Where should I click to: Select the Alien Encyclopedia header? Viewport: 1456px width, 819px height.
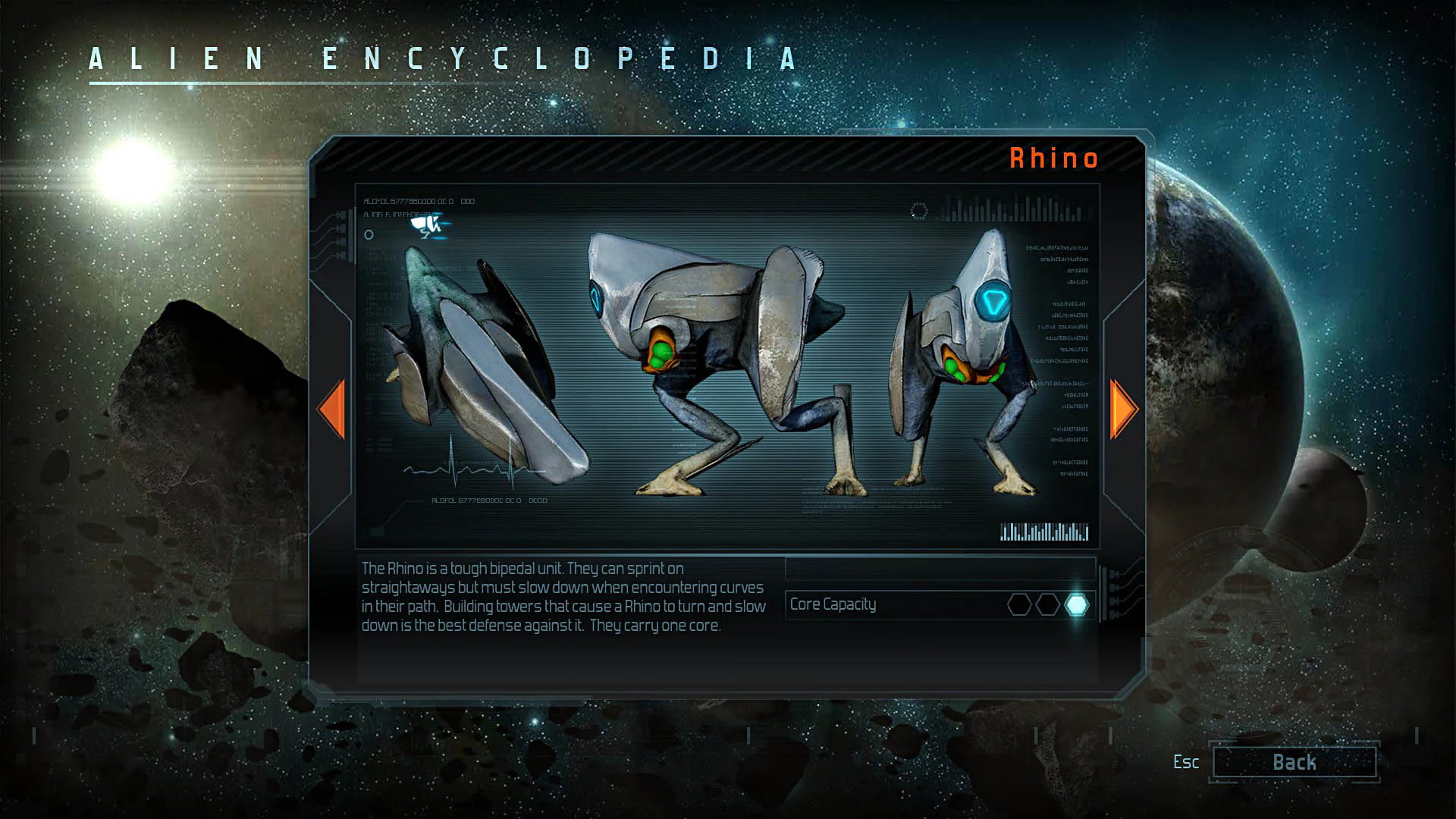coord(441,59)
